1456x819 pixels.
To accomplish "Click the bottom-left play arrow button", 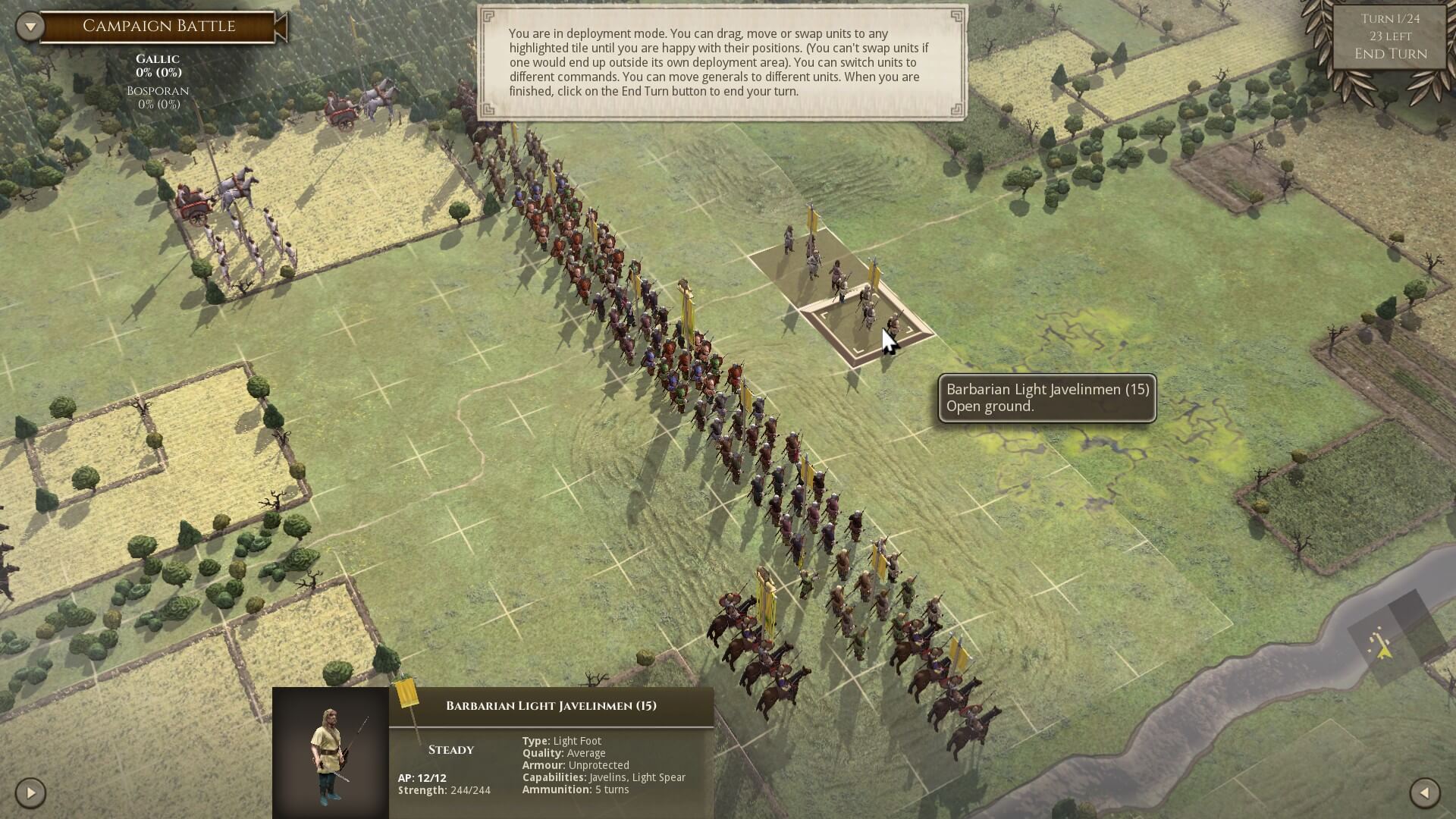I will click(30, 793).
